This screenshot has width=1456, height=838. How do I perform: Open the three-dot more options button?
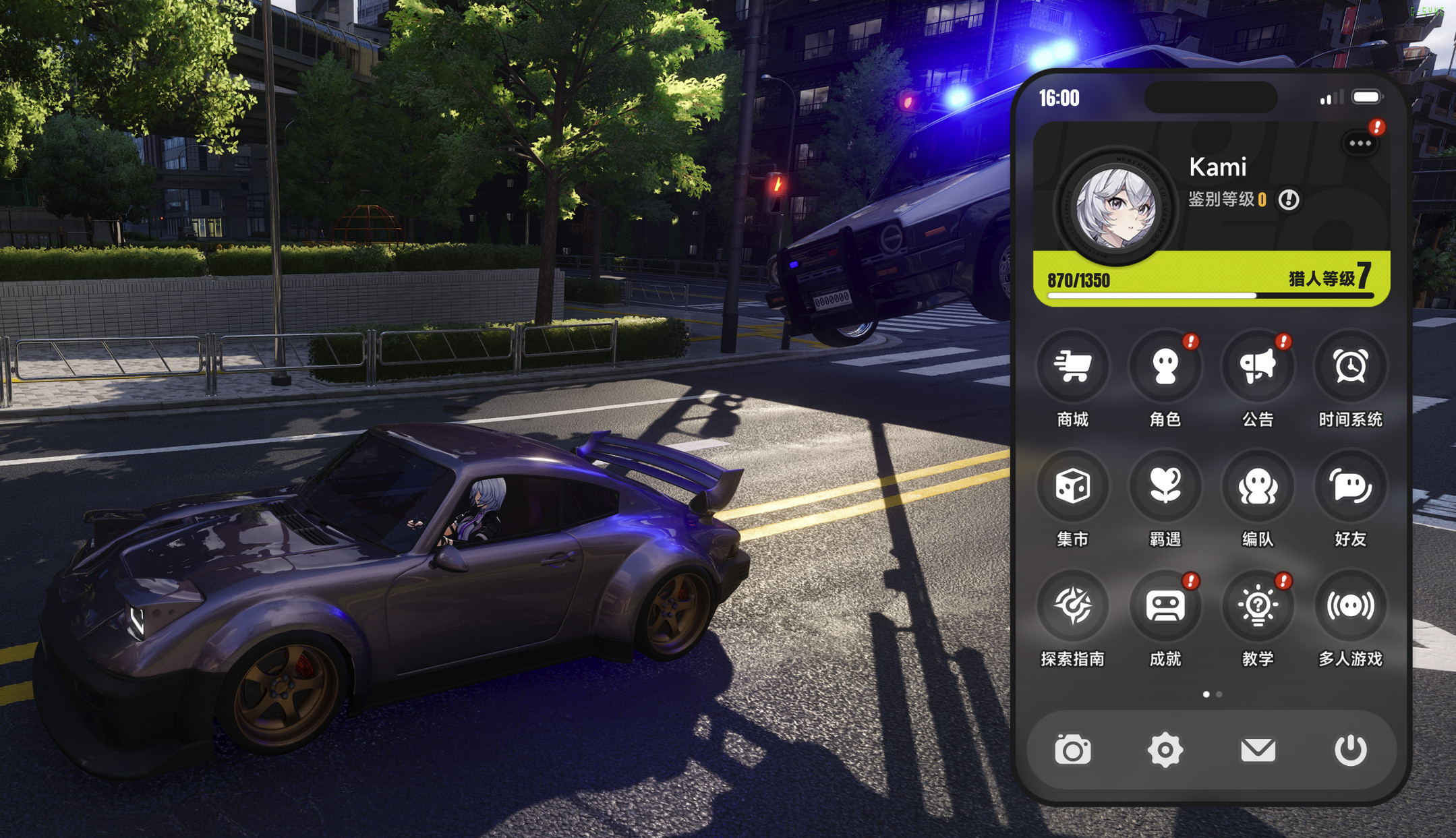(x=1360, y=143)
